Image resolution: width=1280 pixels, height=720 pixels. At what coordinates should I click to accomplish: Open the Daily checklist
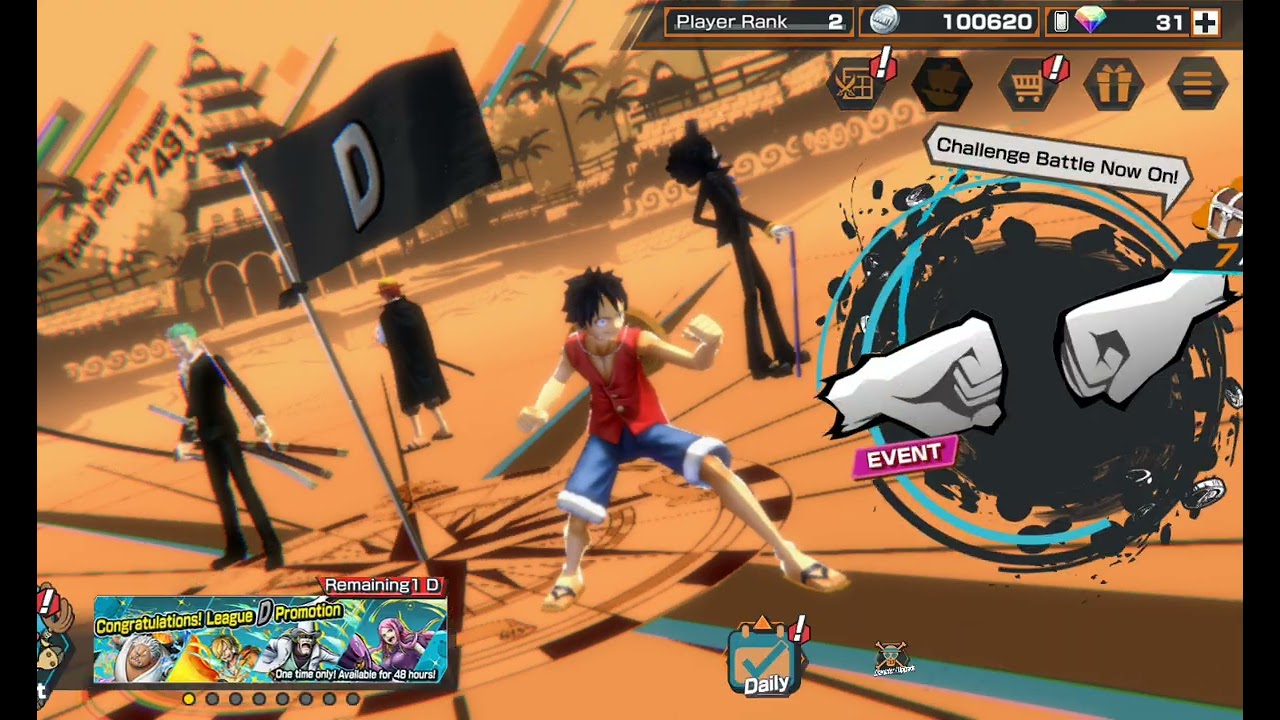tap(765, 659)
